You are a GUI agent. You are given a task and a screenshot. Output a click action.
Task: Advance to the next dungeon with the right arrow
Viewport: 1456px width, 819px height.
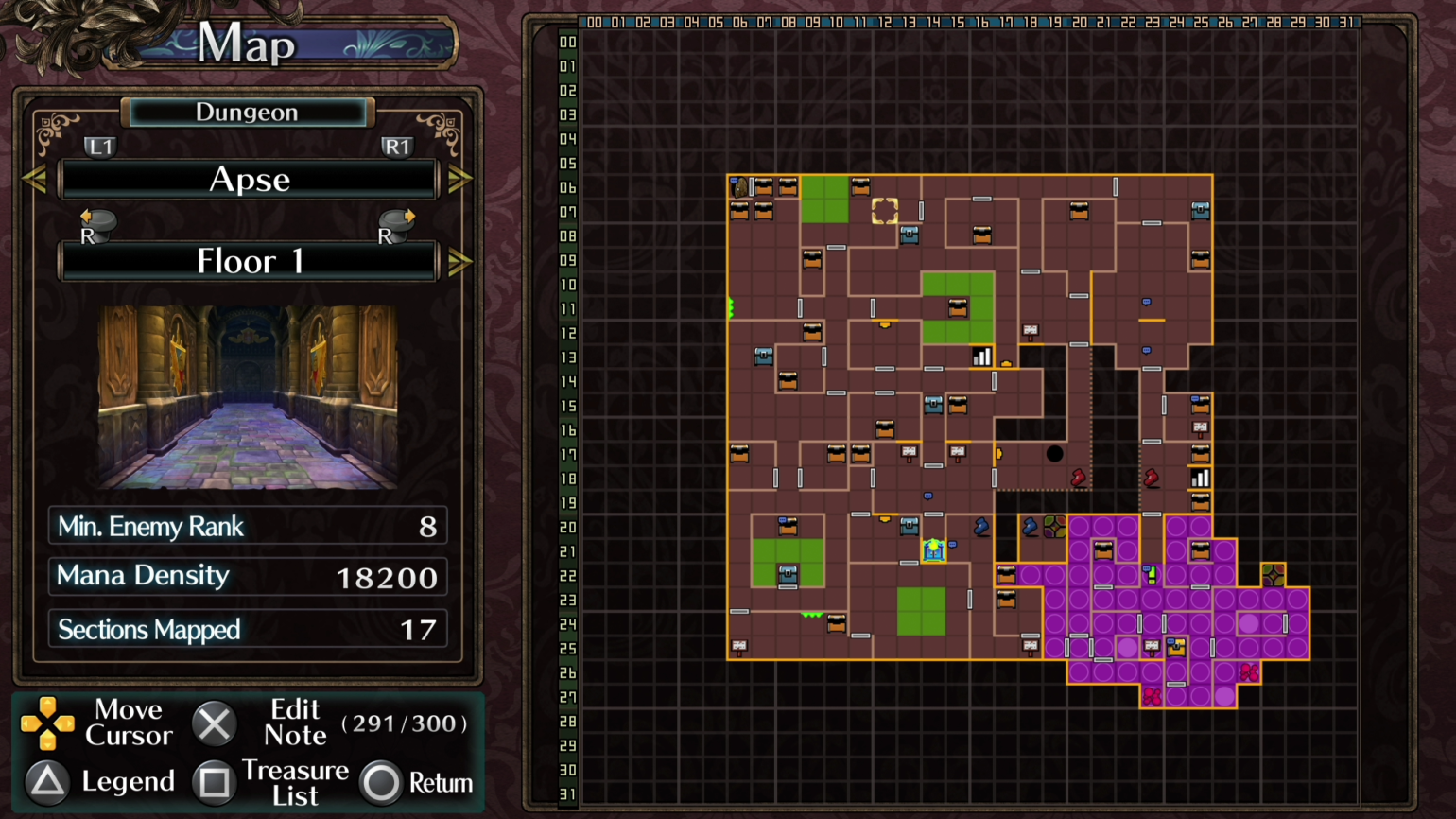click(x=460, y=179)
